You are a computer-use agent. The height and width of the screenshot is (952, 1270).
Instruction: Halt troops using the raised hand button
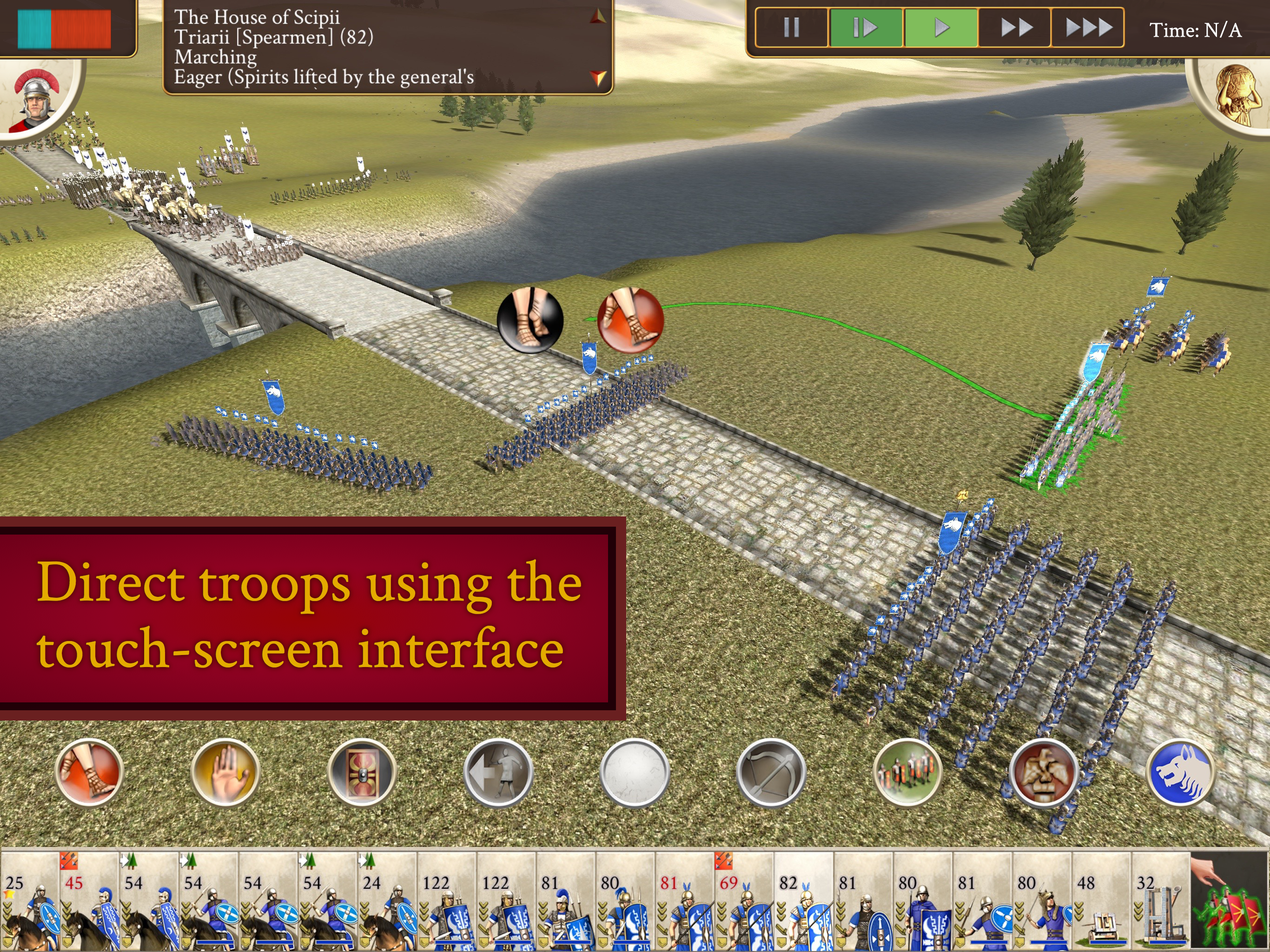point(225,772)
